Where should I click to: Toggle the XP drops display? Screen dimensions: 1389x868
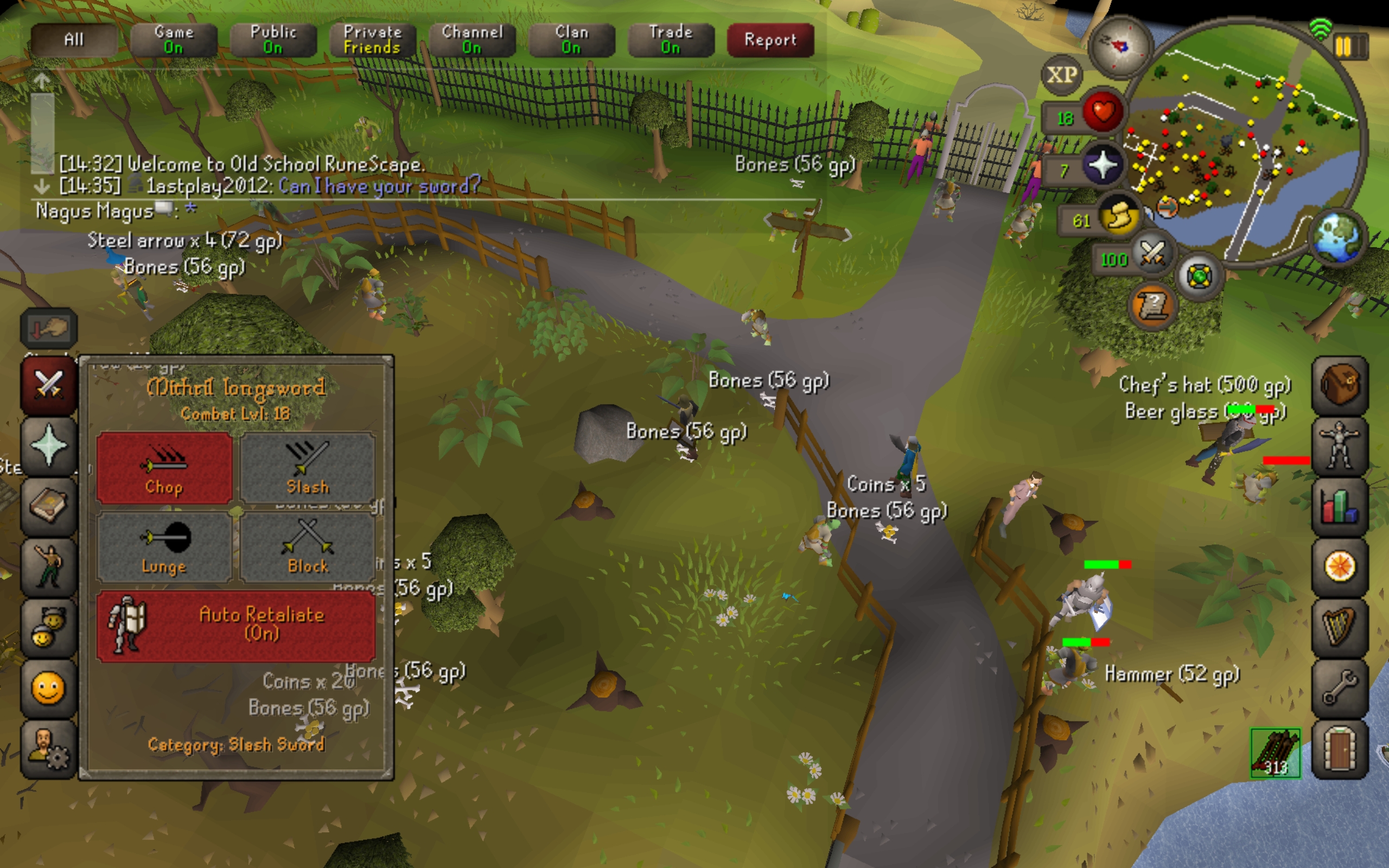[x=1062, y=75]
